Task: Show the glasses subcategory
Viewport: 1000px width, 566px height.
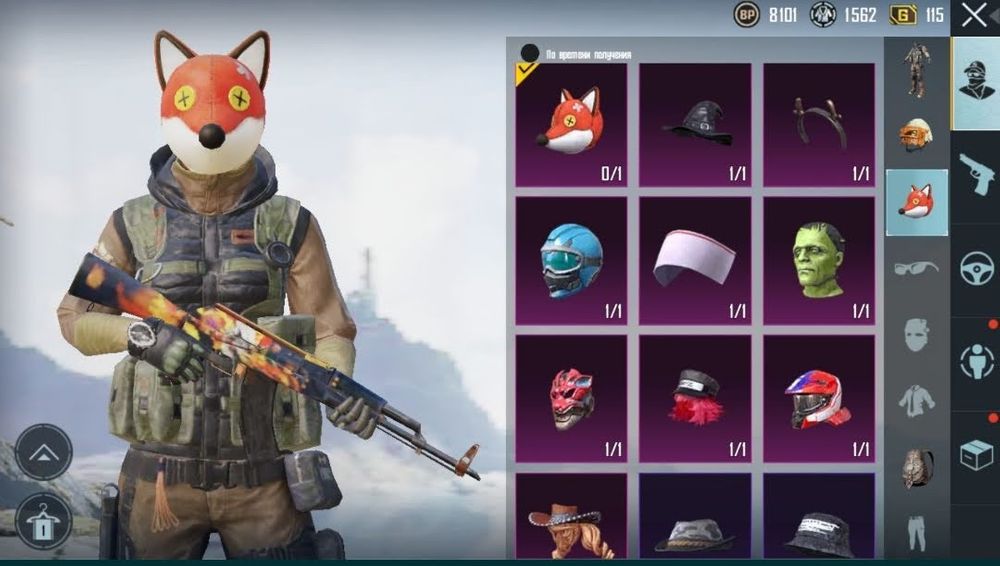Action: click(x=916, y=268)
